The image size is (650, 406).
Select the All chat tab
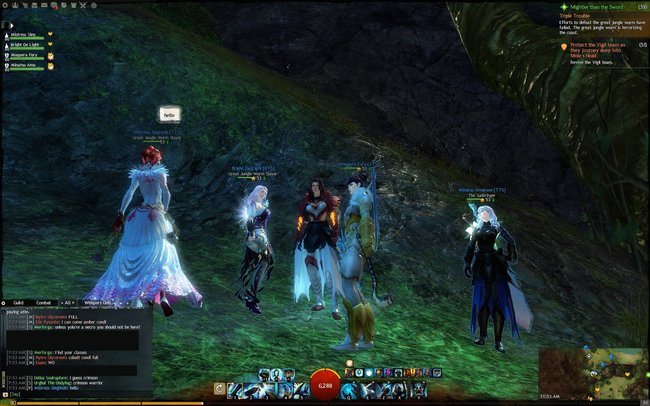pyautogui.click(x=68, y=301)
